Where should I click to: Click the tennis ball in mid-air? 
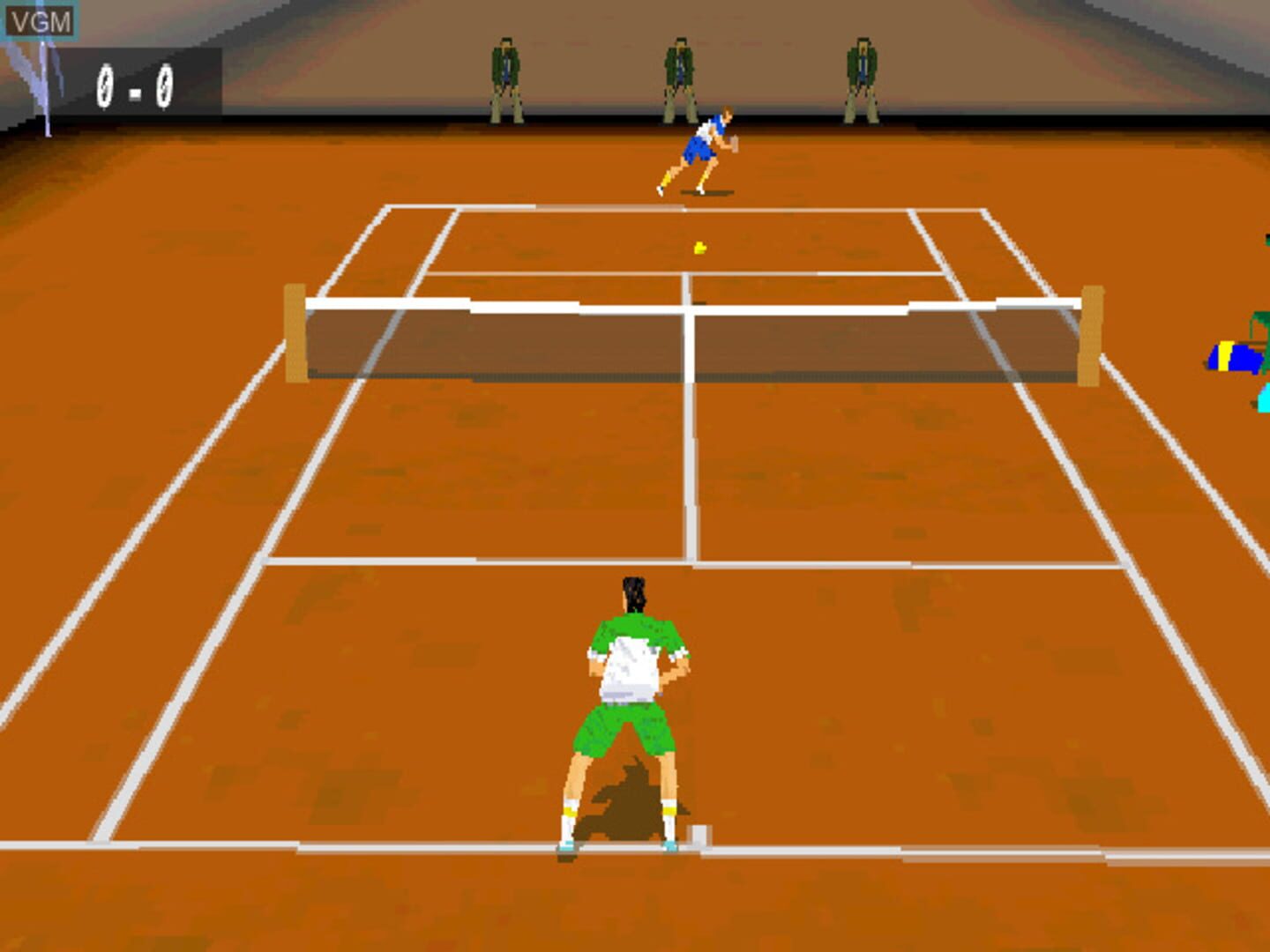(x=698, y=248)
